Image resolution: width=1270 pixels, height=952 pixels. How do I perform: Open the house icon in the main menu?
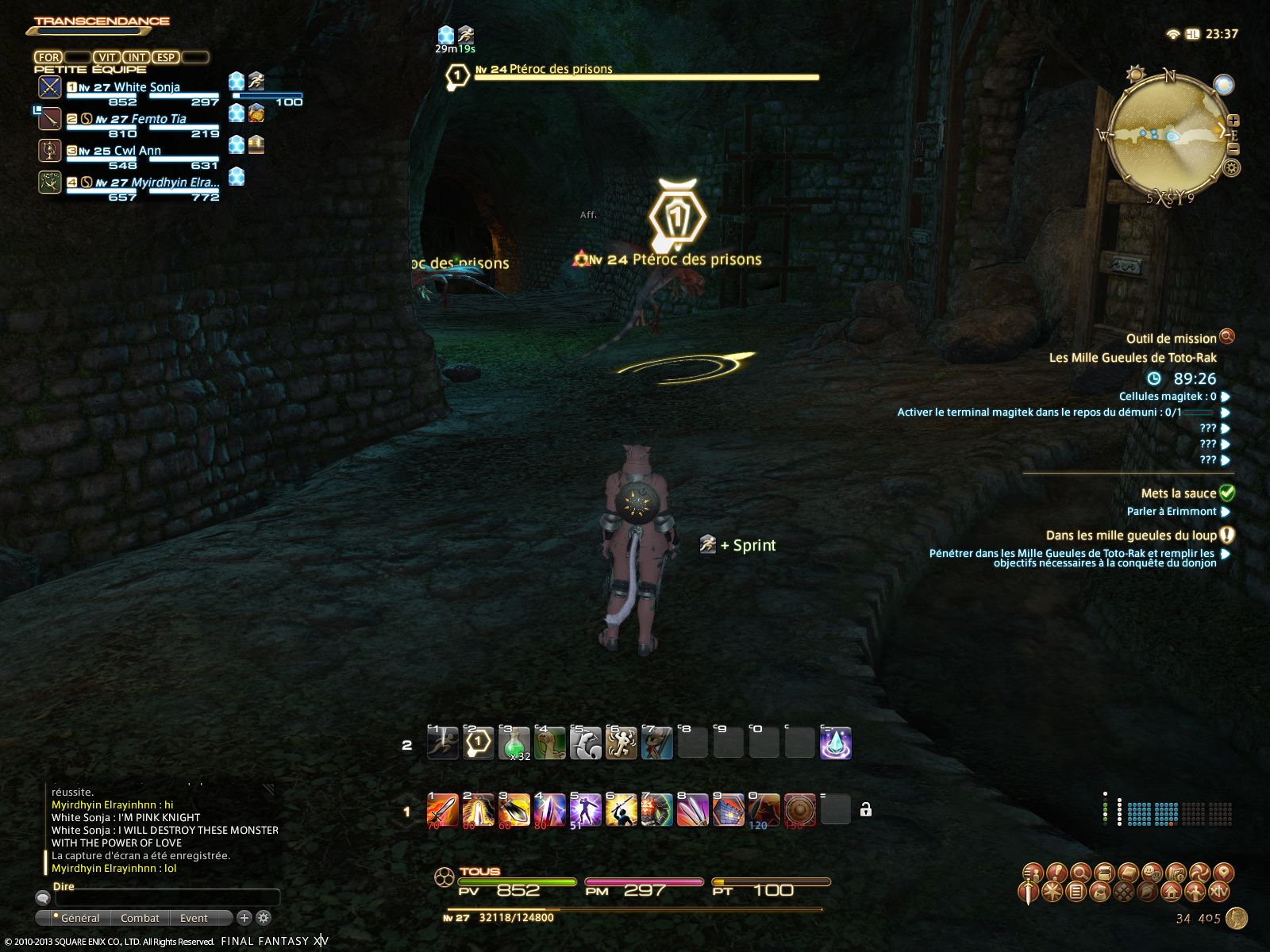coord(1171,892)
